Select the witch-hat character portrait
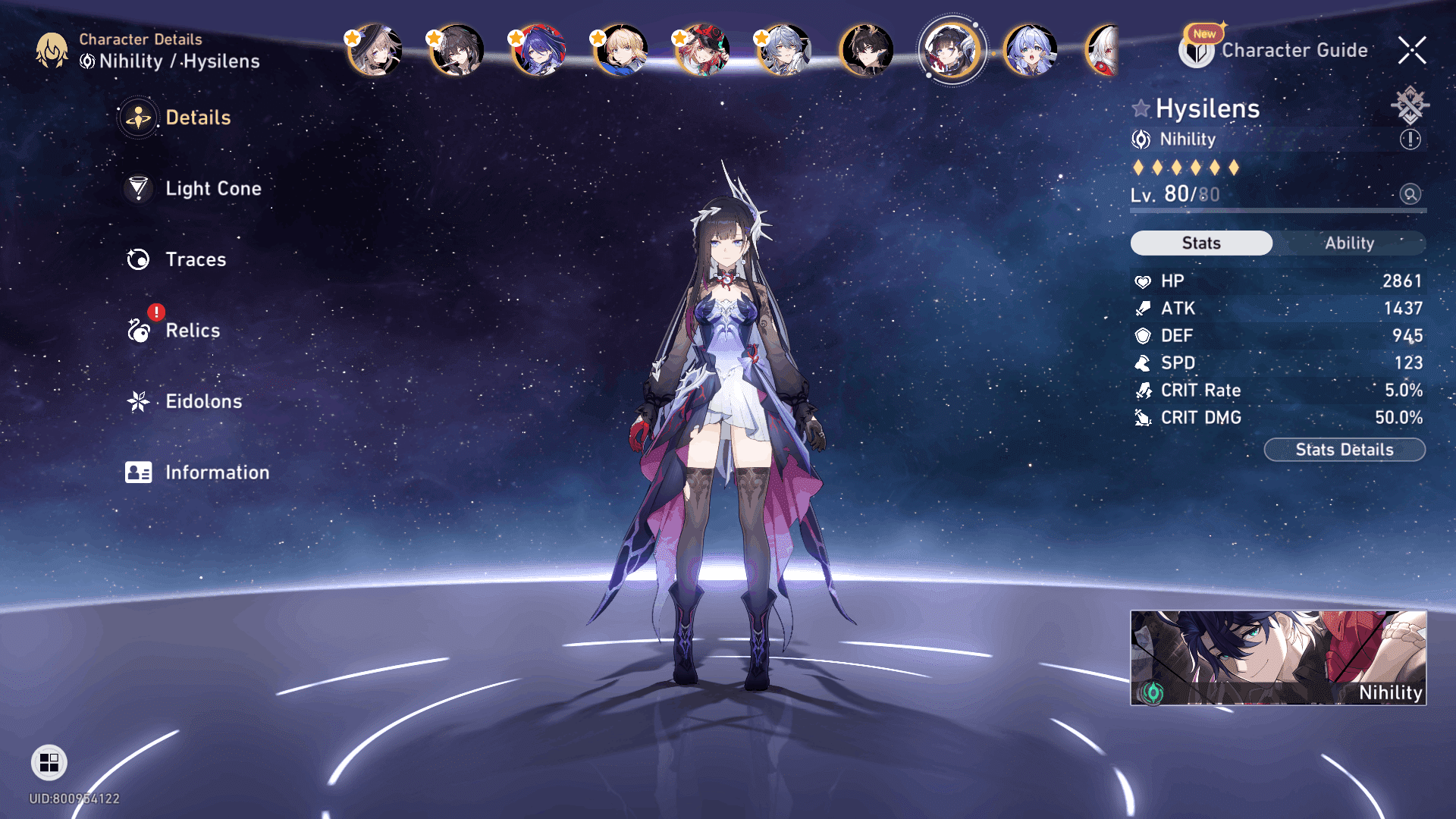1456x819 pixels. coord(375,51)
